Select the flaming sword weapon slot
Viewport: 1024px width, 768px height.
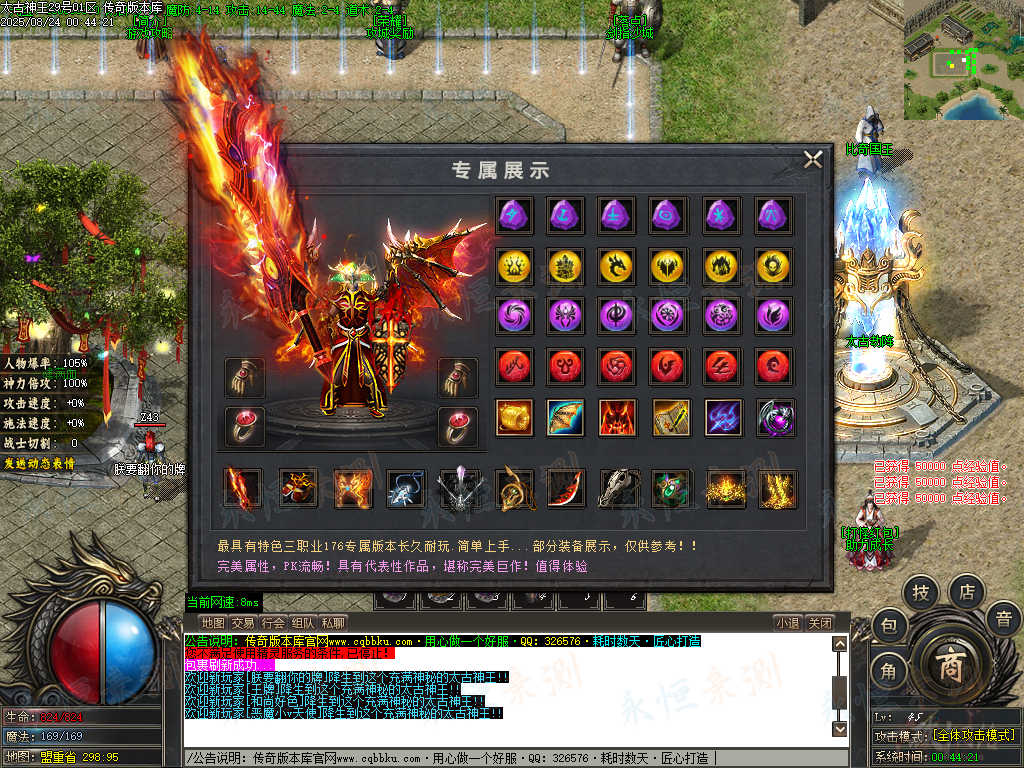coord(242,488)
